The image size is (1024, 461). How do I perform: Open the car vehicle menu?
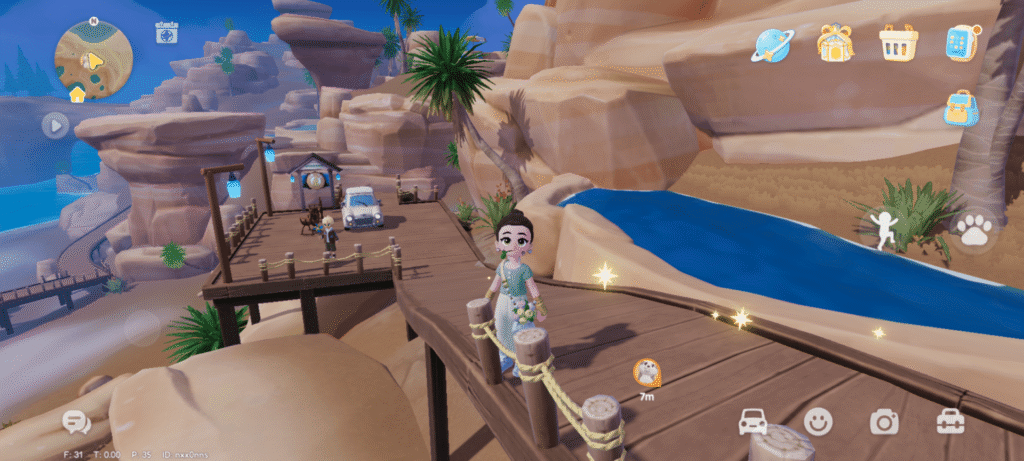click(753, 422)
